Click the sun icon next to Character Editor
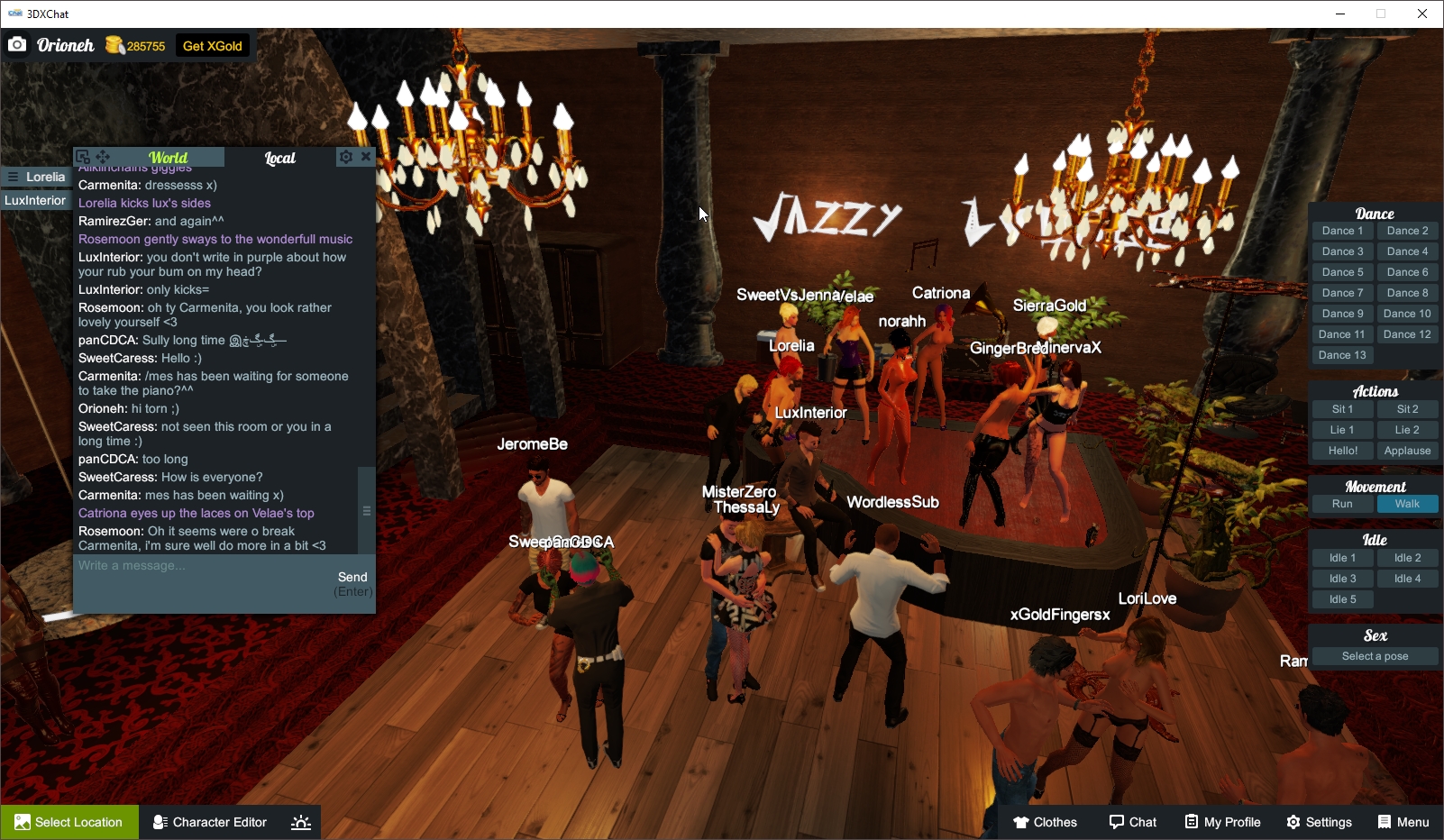 point(300,822)
